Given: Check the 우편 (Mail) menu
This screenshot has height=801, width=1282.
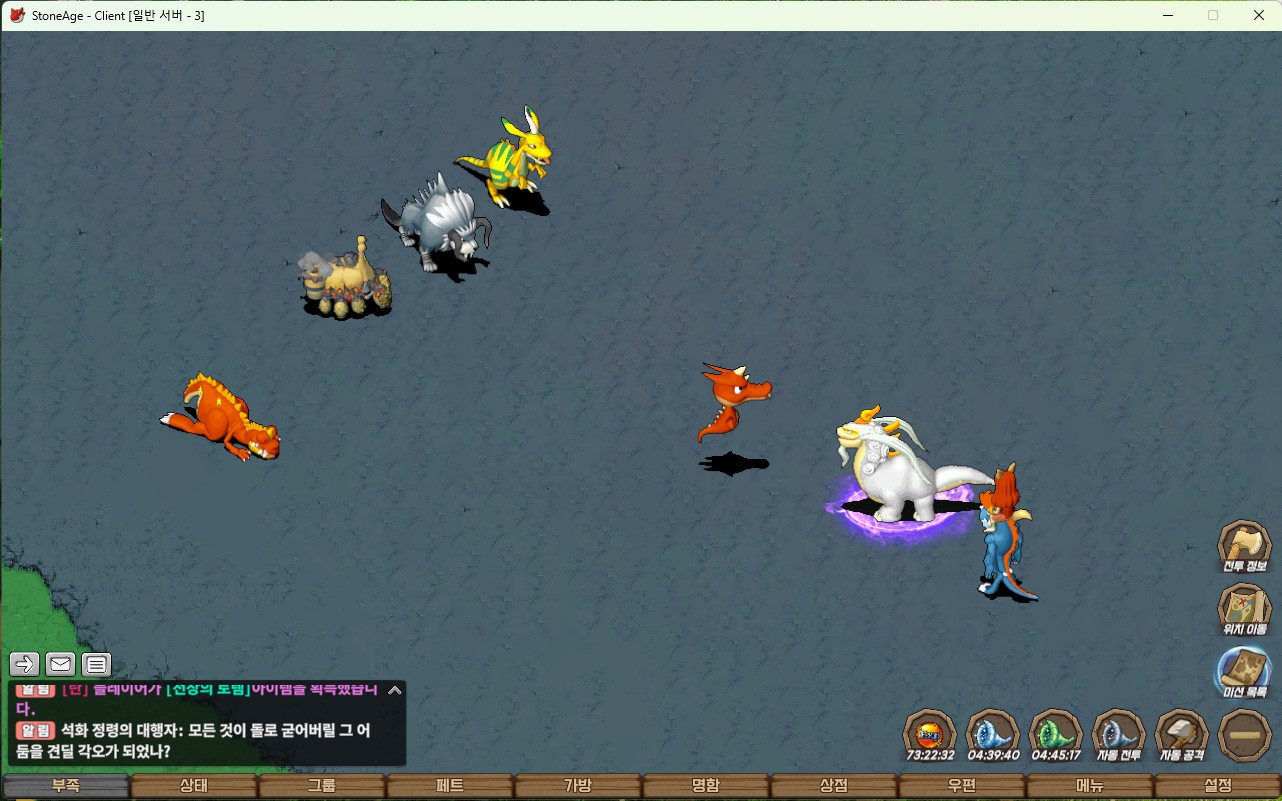Looking at the screenshot, I should click(962, 786).
